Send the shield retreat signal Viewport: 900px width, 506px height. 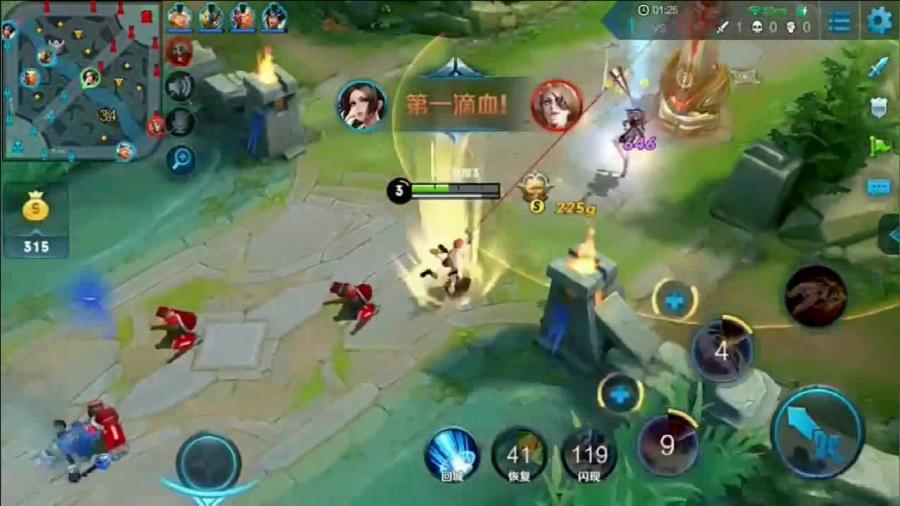click(x=879, y=107)
